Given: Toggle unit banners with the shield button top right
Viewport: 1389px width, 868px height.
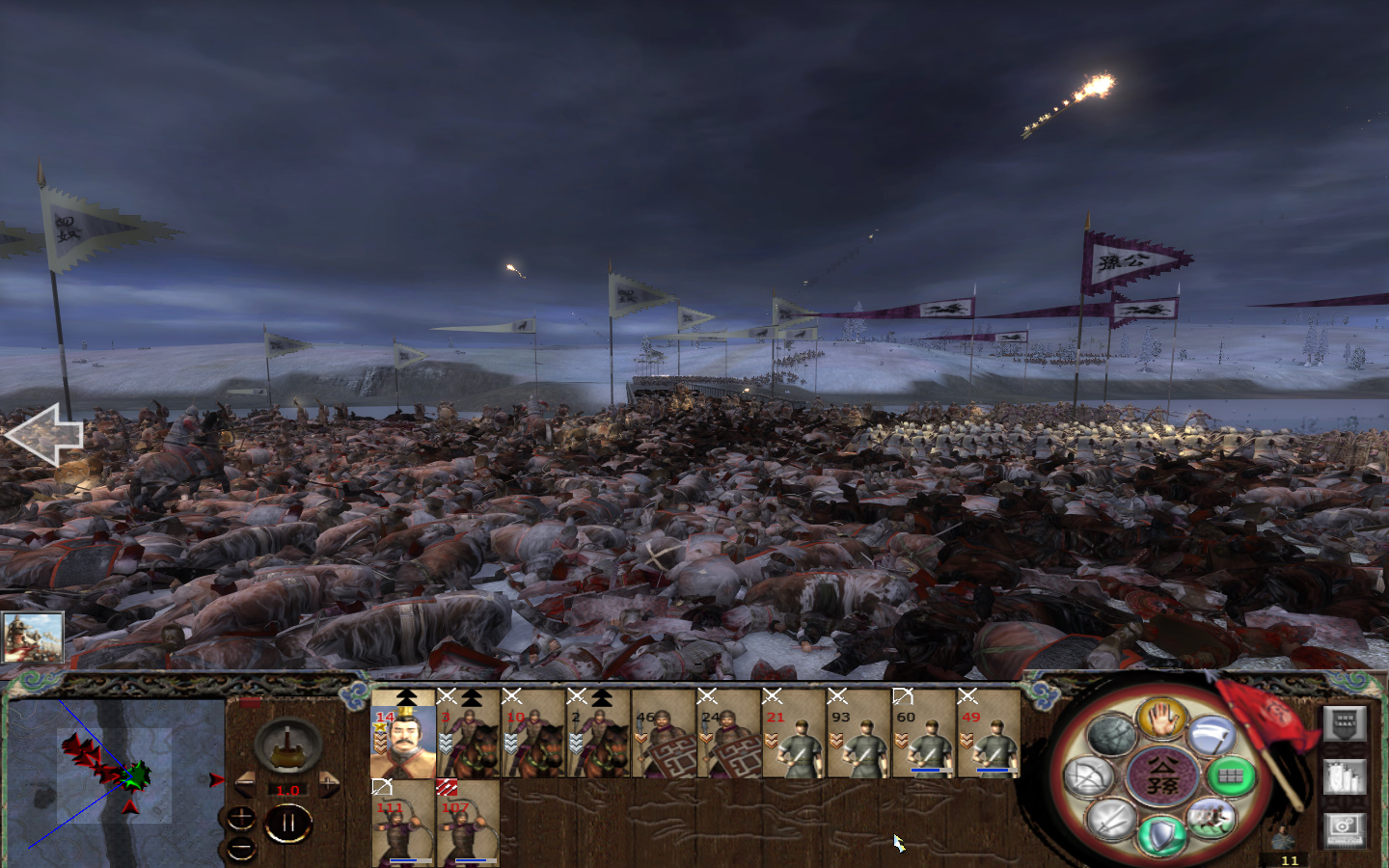Looking at the screenshot, I should pos(1345,724).
